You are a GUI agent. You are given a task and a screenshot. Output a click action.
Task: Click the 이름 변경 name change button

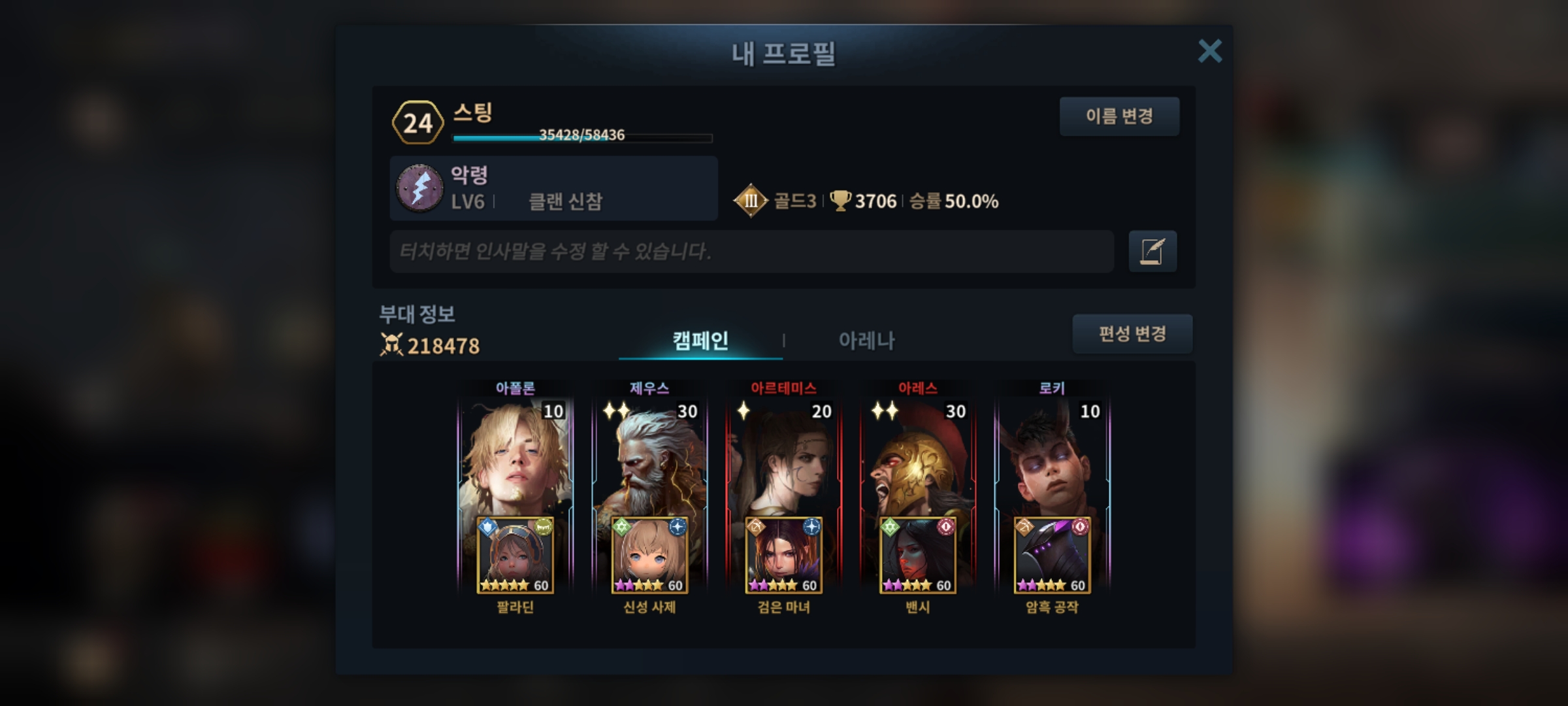1119,116
